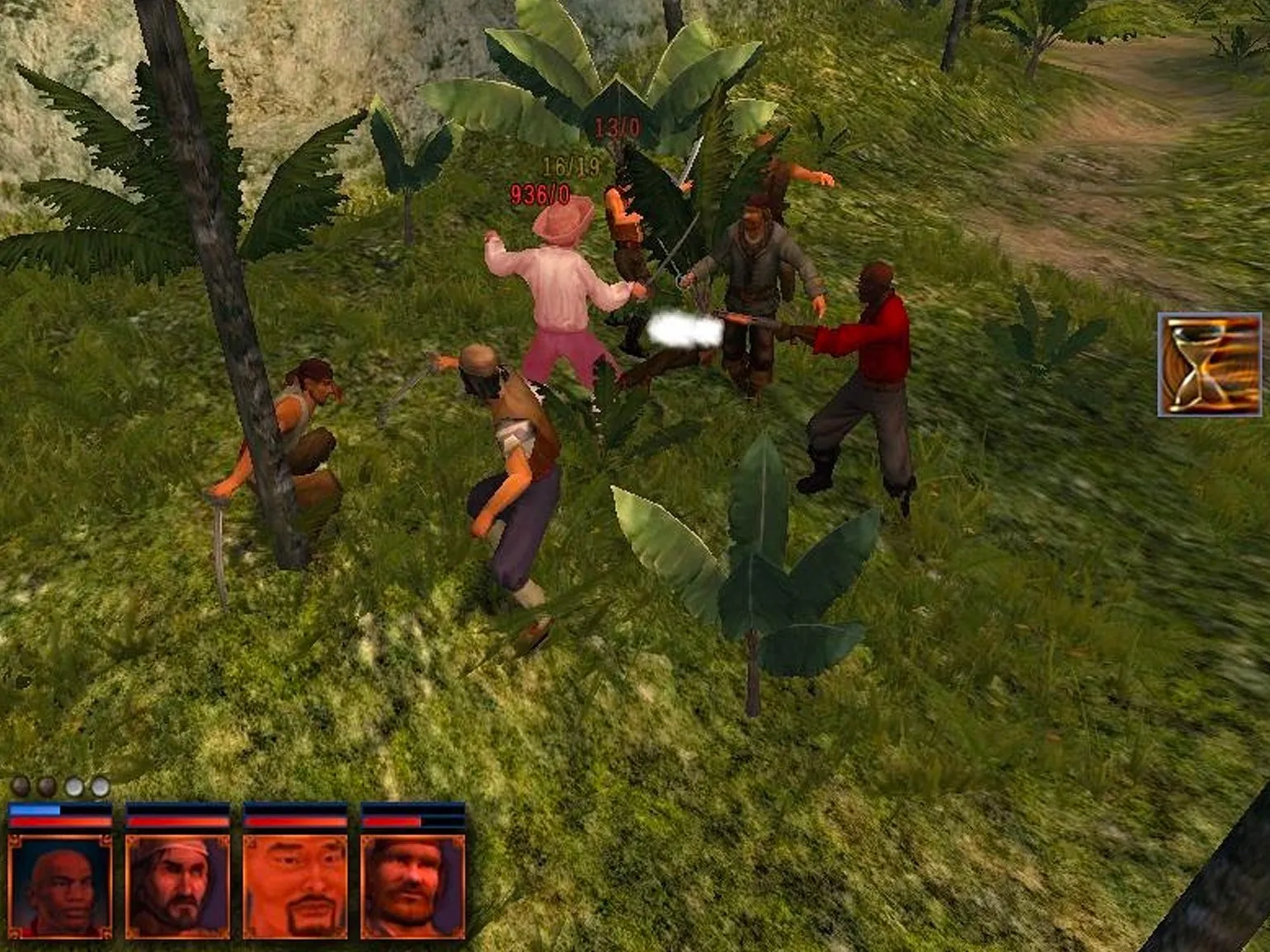Choose the headband-wearing bearded pirate portrait
The image size is (1270, 952).
[x=177, y=886]
